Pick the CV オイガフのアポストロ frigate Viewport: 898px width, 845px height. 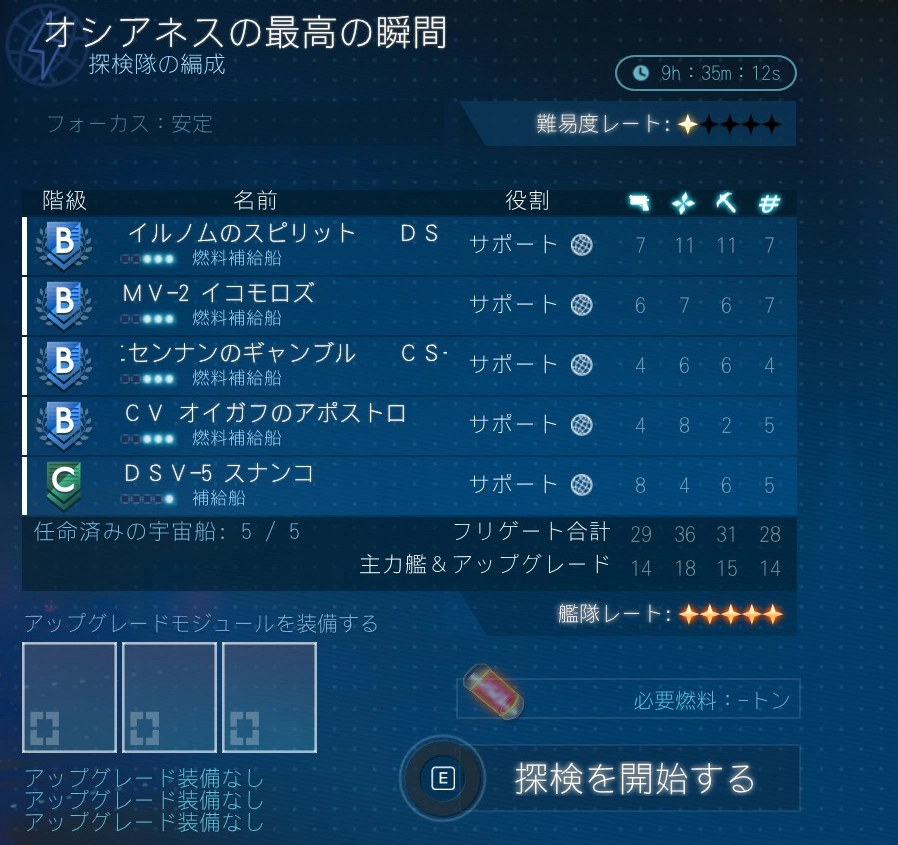410,425
